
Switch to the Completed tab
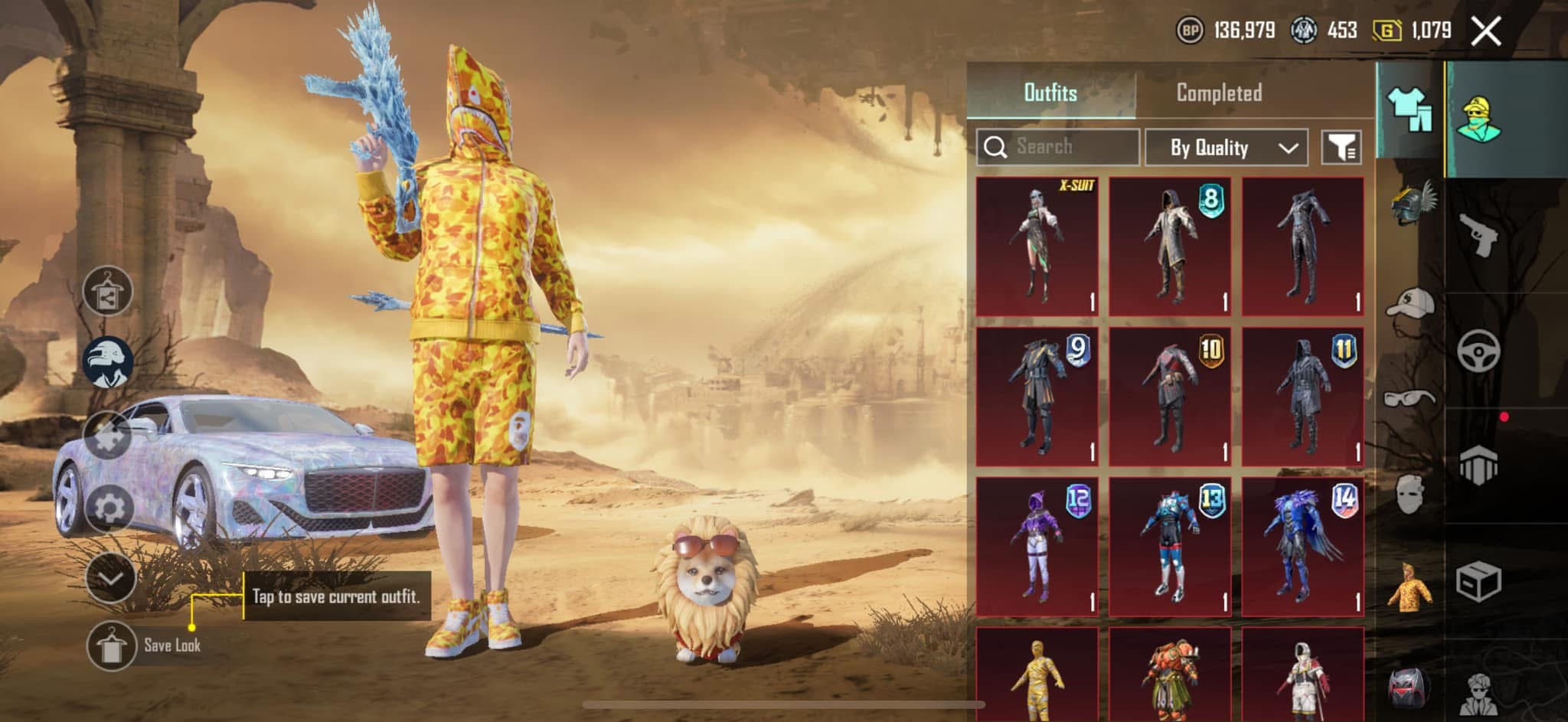pos(1218,93)
